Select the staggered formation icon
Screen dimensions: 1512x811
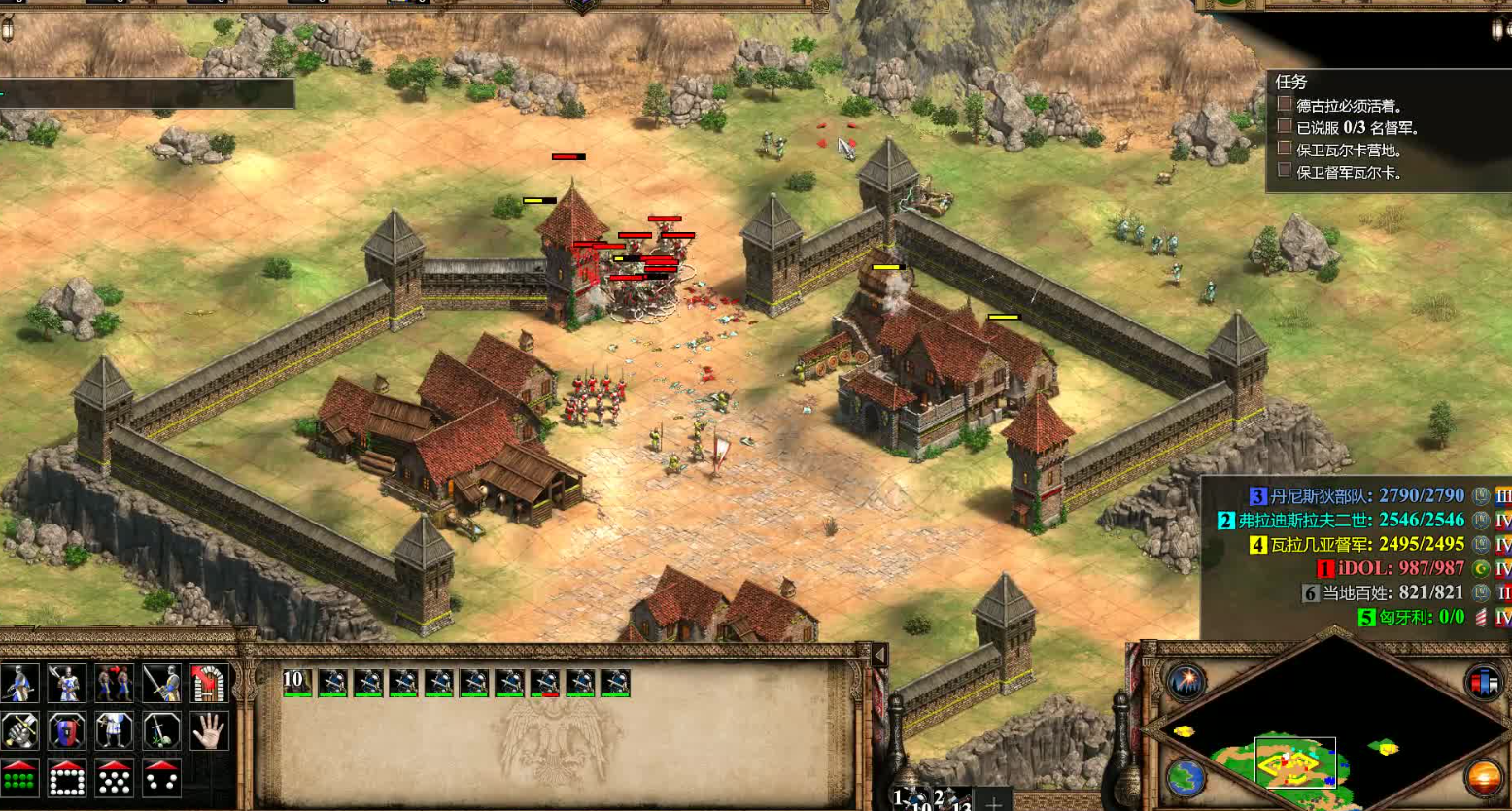[115, 778]
